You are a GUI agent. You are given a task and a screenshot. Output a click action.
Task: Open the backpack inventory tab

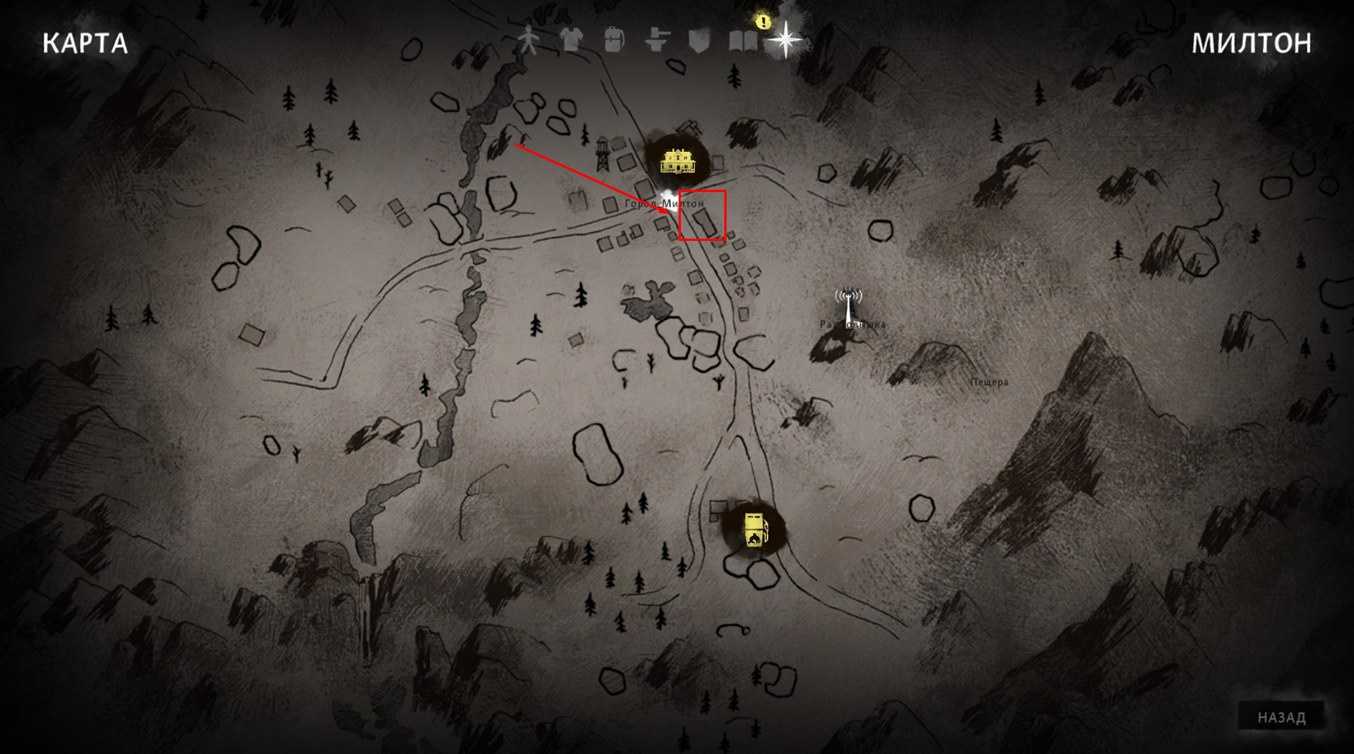coord(613,39)
